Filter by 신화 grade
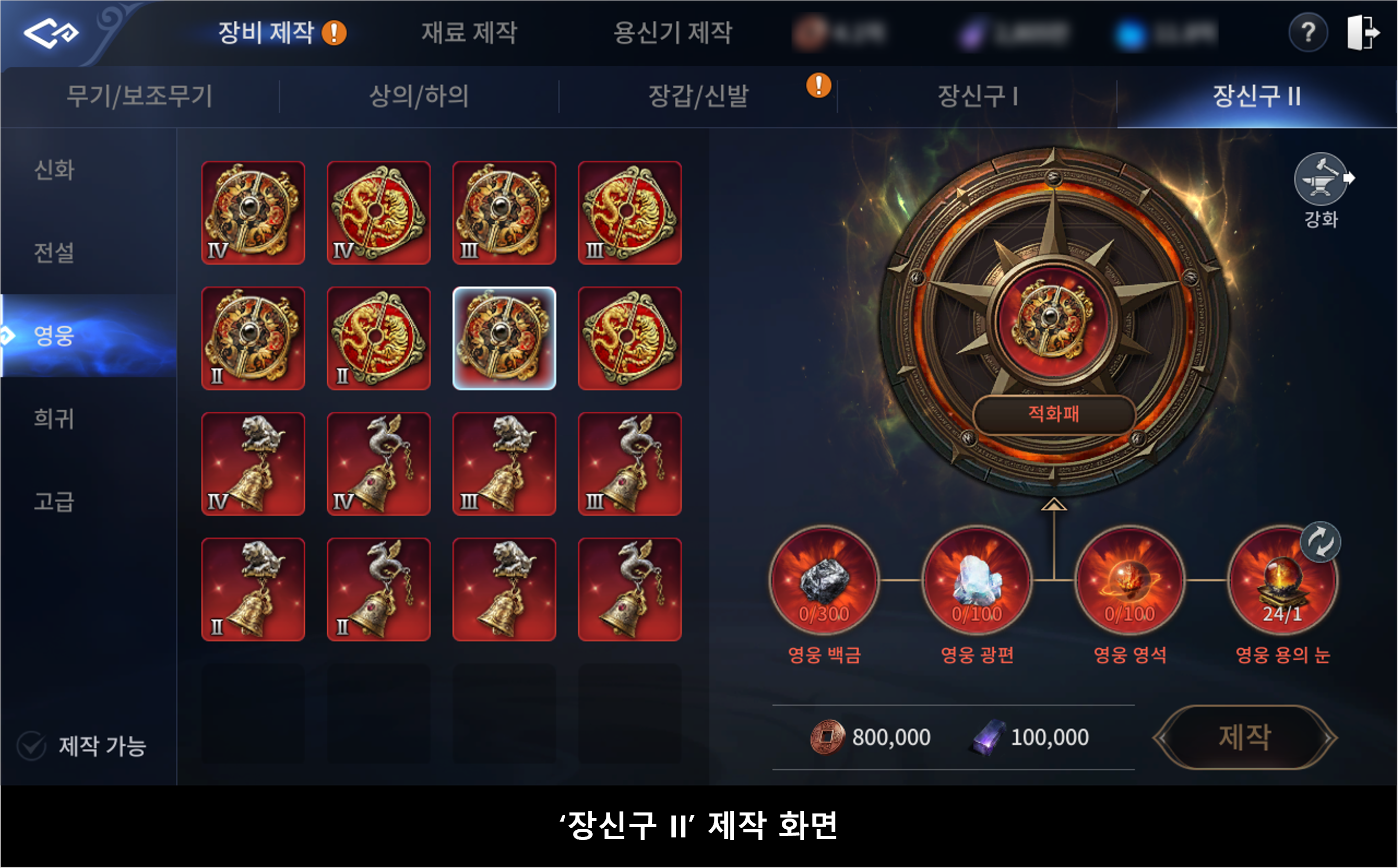 tap(55, 170)
